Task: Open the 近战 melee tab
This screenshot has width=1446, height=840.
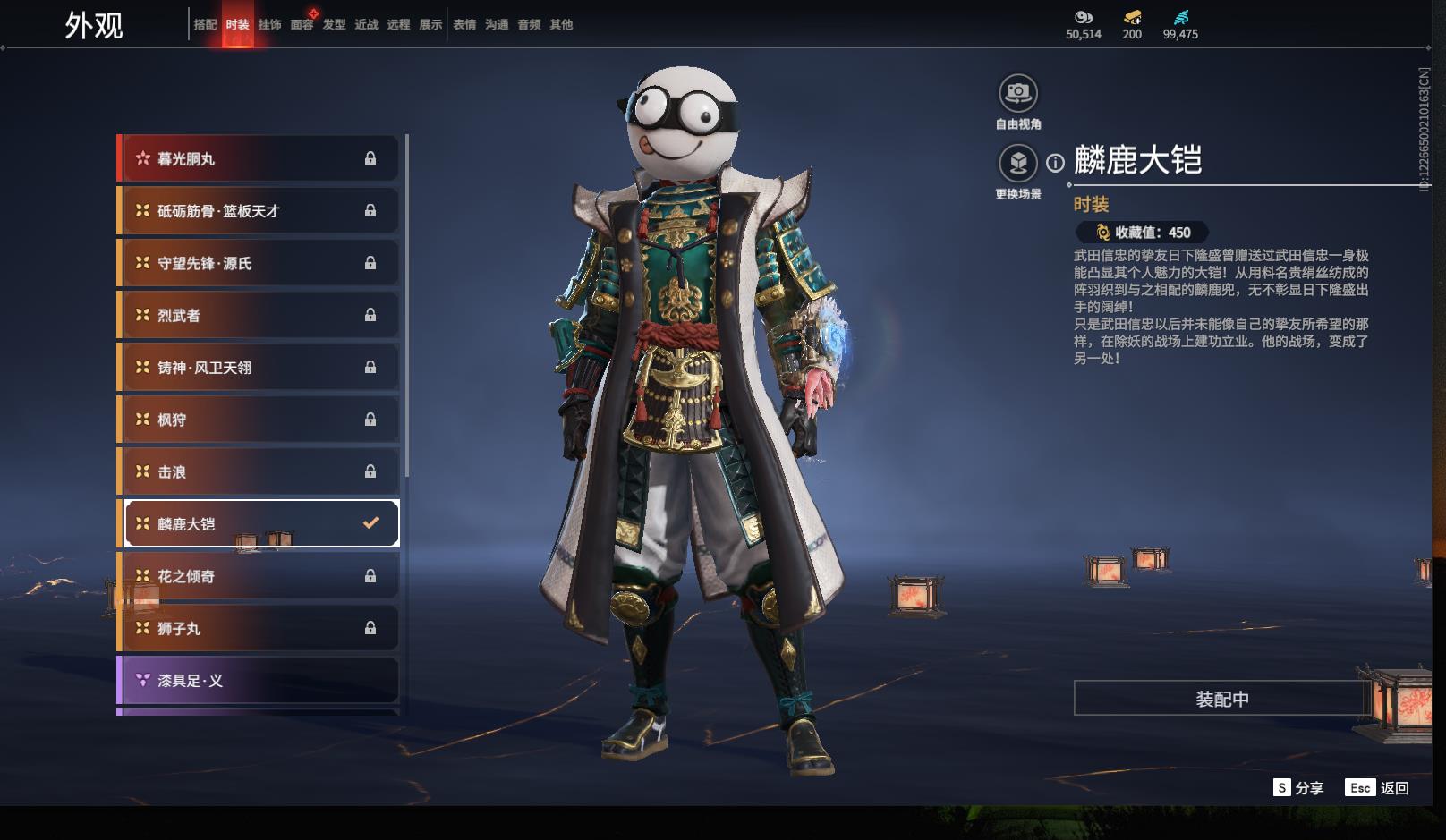Action: 366,25
